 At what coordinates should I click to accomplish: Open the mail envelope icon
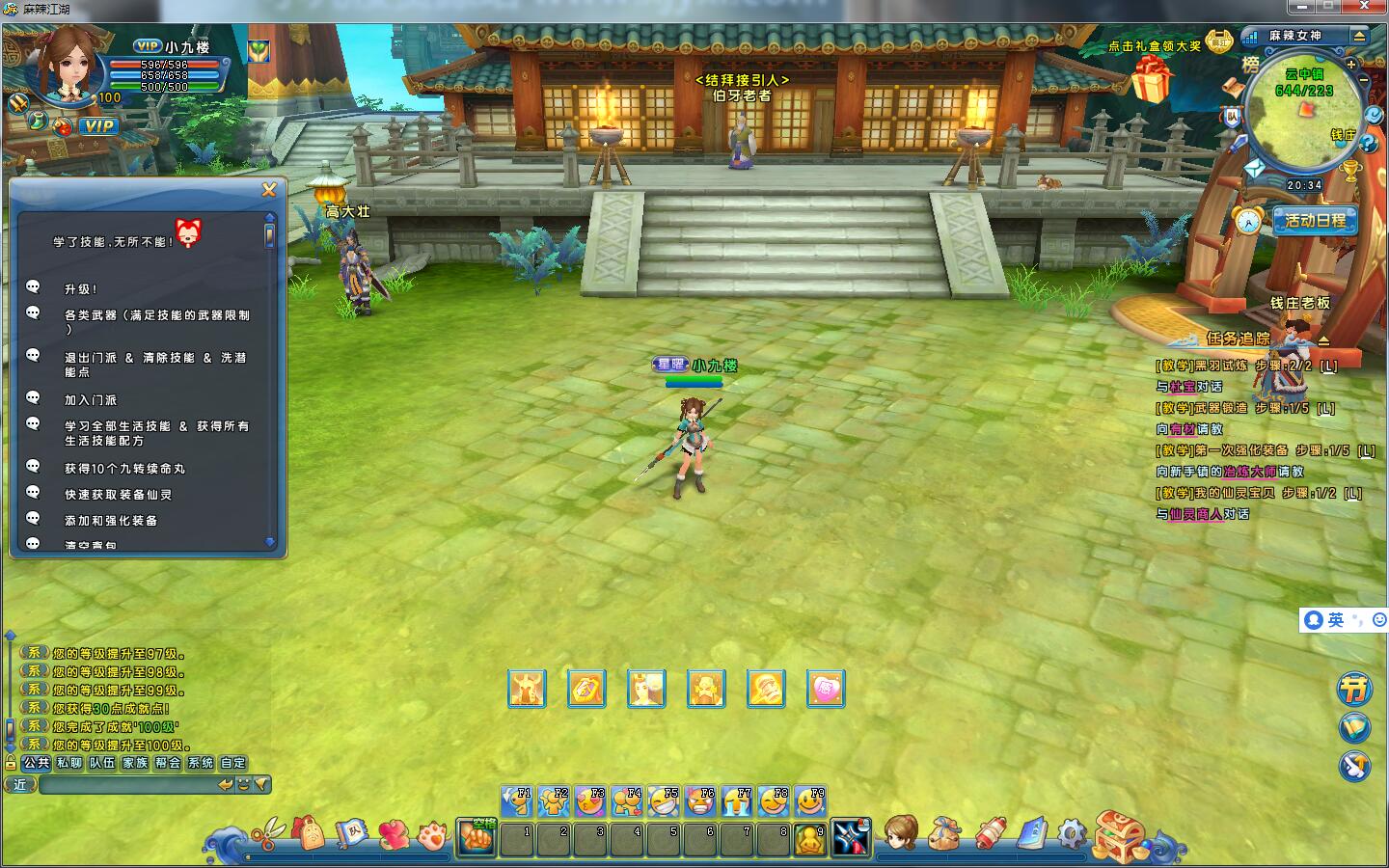coord(1255,168)
